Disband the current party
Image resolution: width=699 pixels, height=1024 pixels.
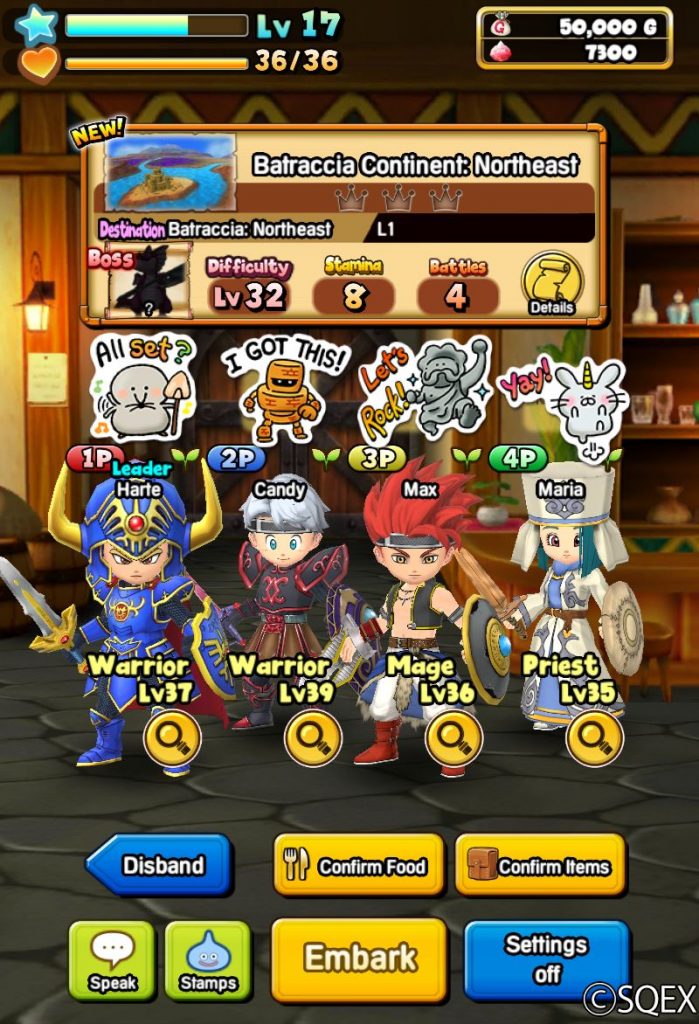coord(160,865)
